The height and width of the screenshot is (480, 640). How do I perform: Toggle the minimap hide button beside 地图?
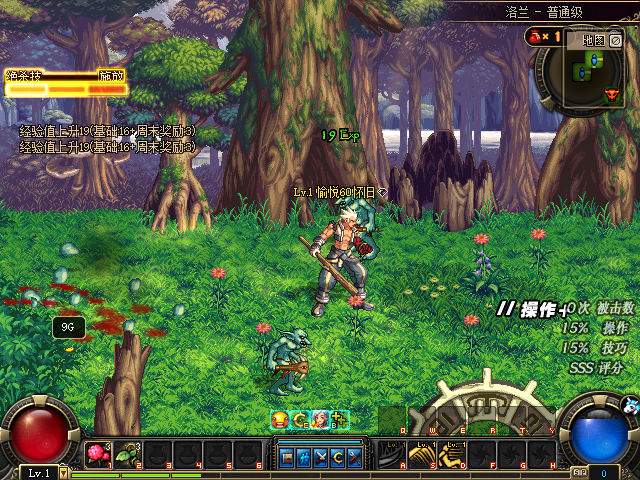(x=616, y=41)
